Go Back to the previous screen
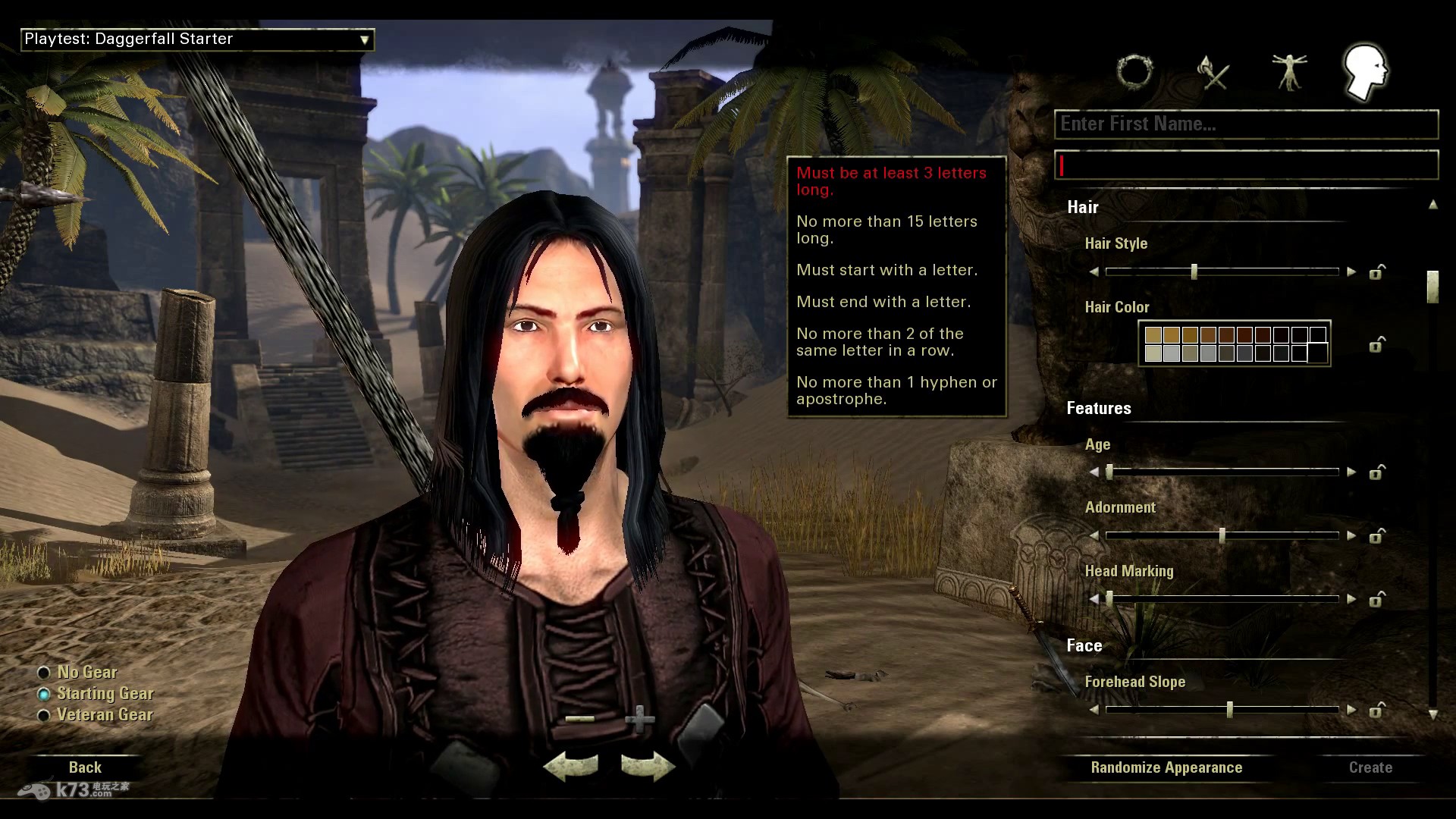 [85, 767]
